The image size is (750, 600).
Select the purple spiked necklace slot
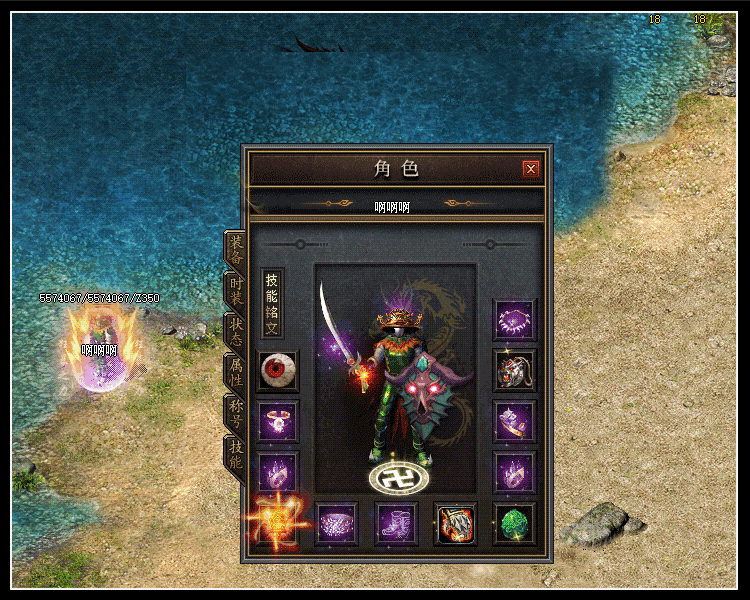tap(515, 320)
